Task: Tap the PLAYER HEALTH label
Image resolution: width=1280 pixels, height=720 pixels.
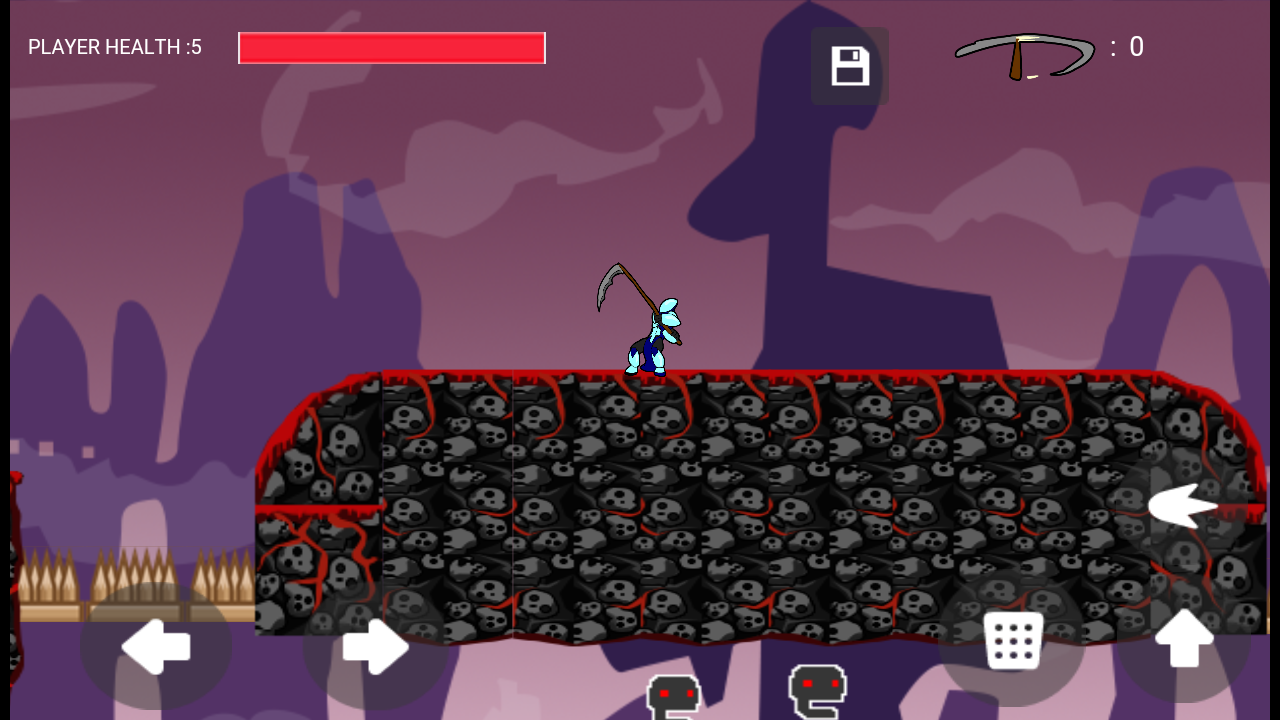Action: coord(115,47)
